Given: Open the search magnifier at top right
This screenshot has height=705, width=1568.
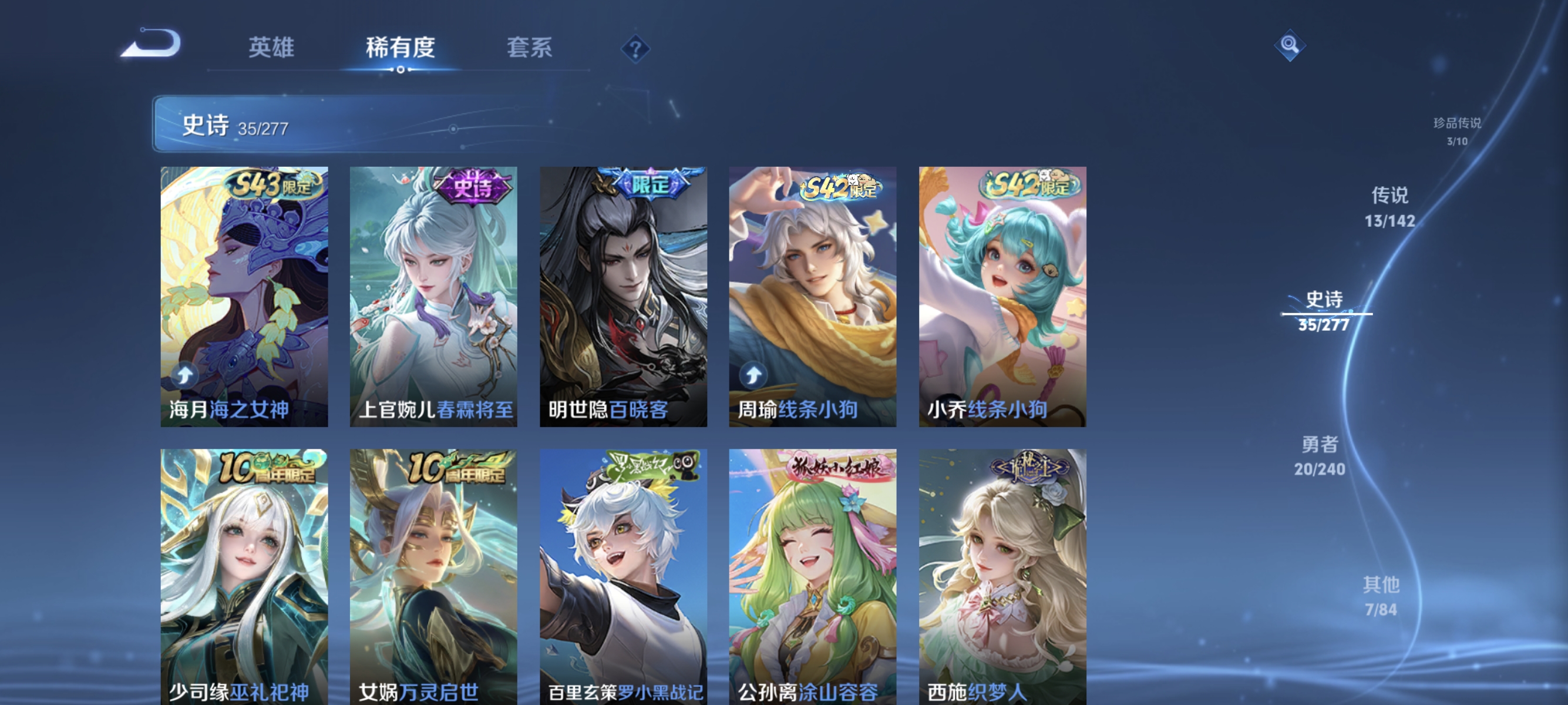Looking at the screenshot, I should pos(1291,45).
